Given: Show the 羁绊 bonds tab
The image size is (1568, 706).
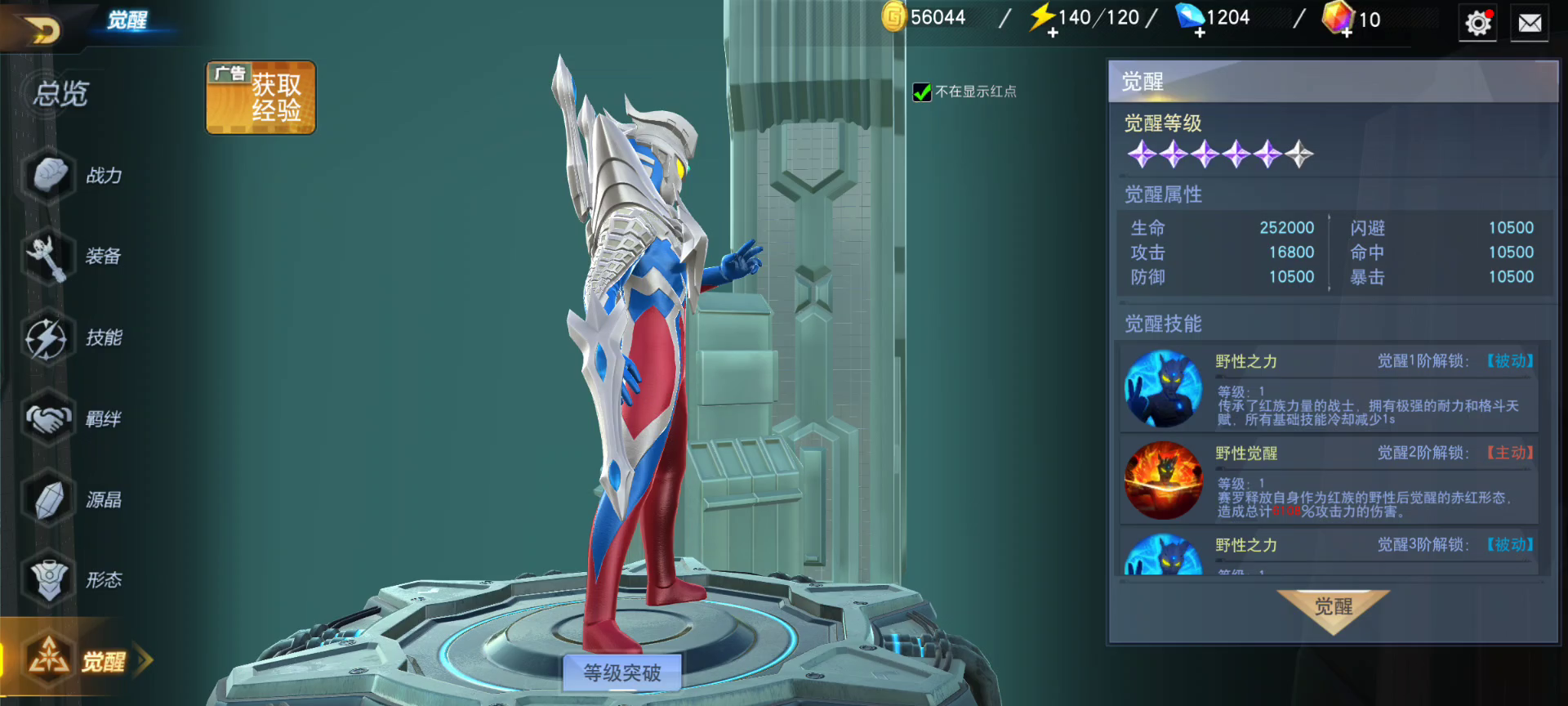Looking at the screenshot, I should pos(73,418).
